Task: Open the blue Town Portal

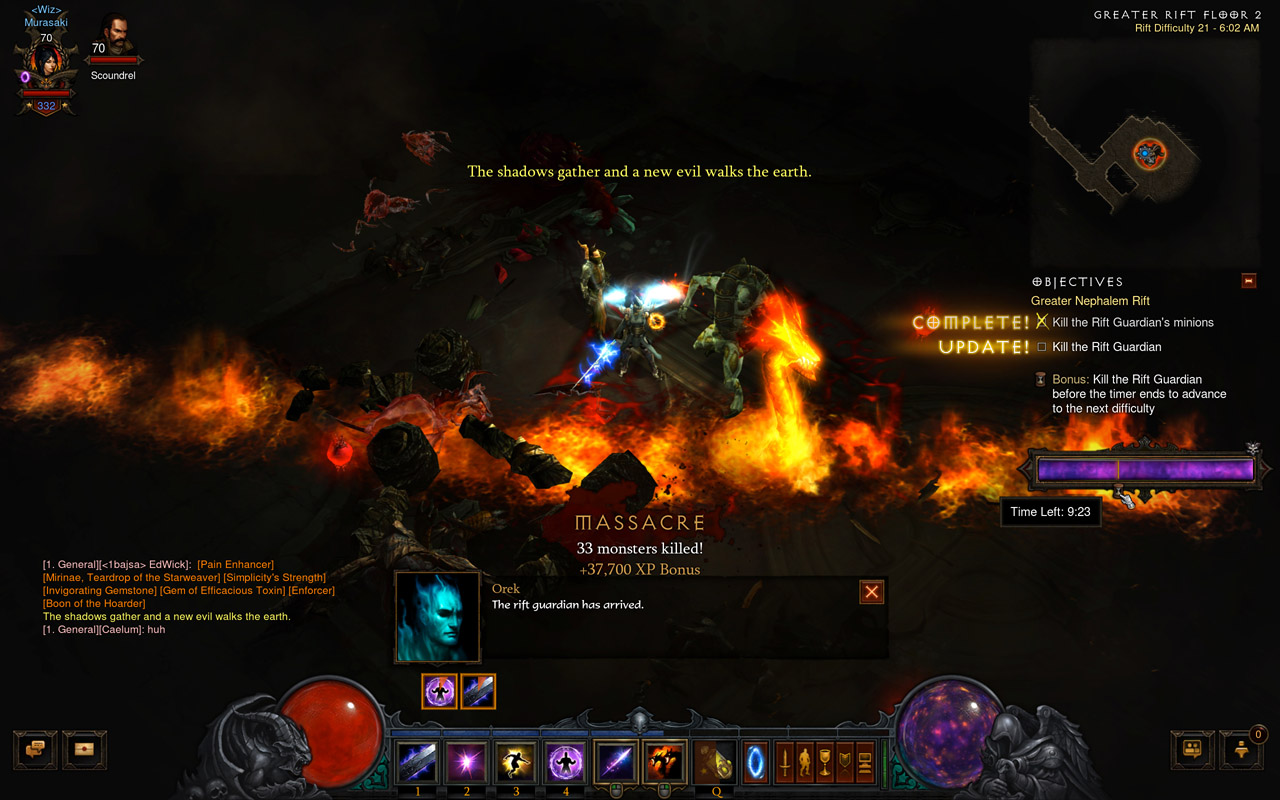Action: click(x=755, y=763)
